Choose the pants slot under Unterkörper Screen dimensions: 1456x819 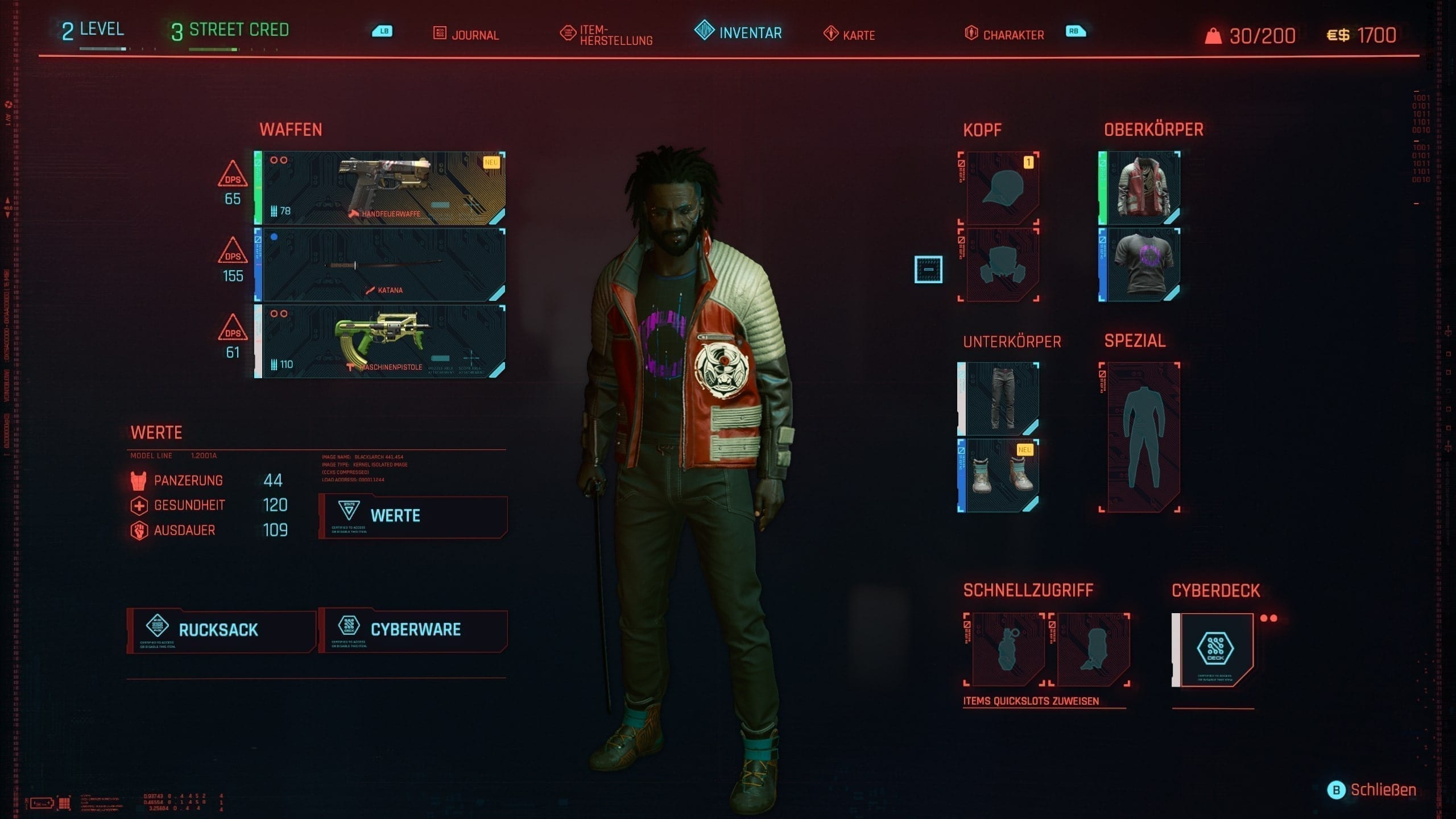coord(1000,399)
